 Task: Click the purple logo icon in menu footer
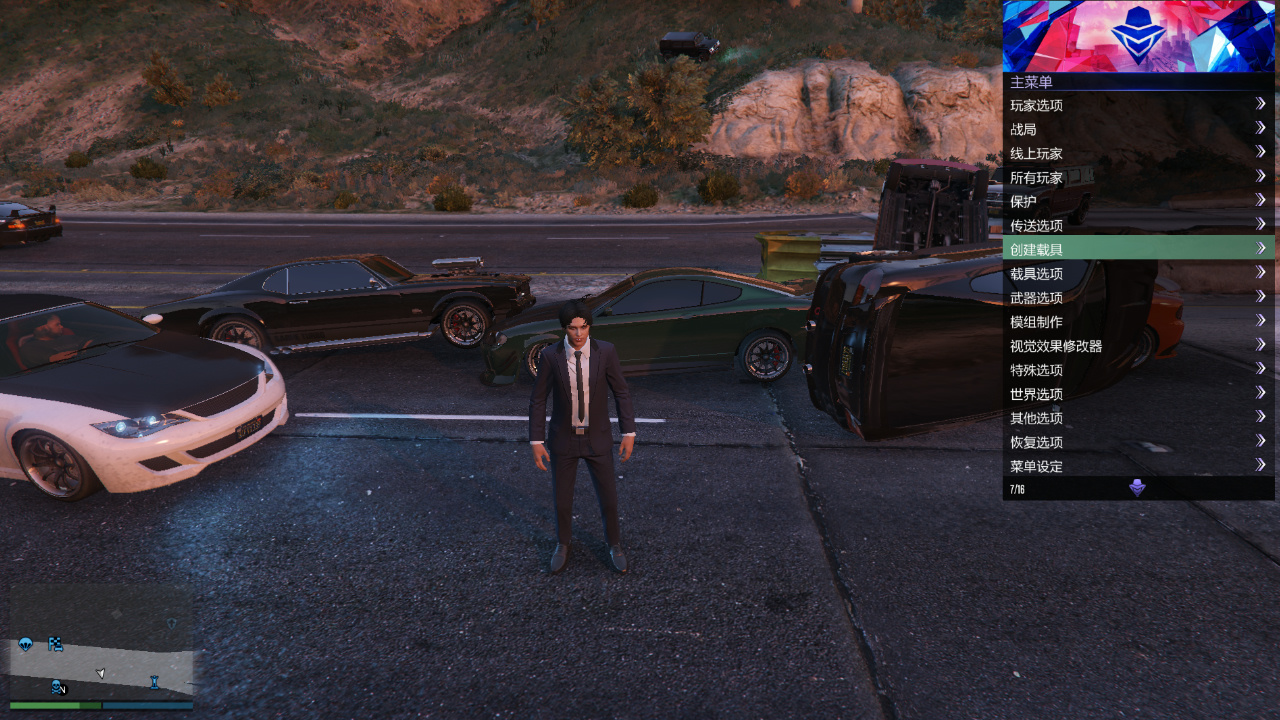1137,488
